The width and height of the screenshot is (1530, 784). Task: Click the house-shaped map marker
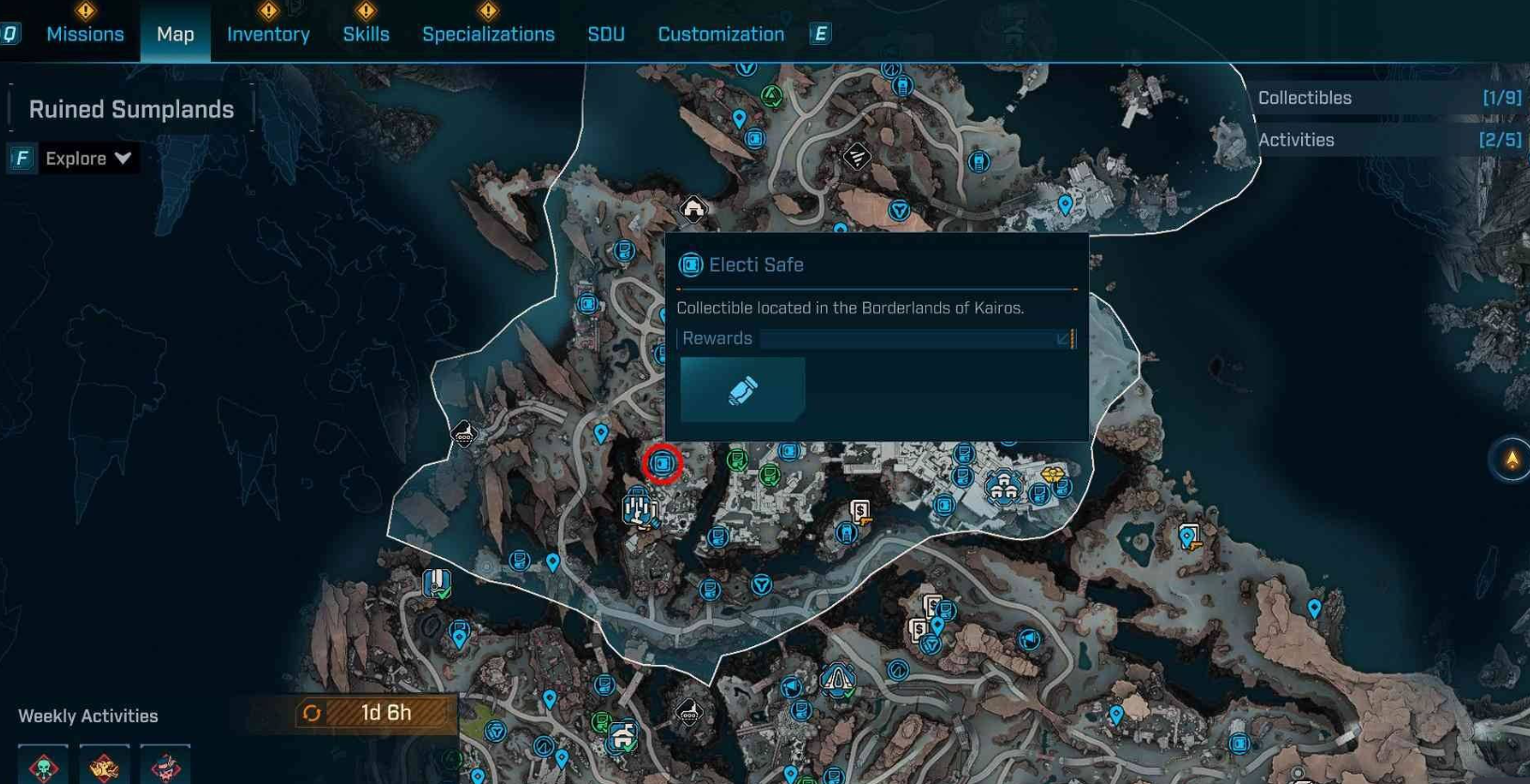693,208
